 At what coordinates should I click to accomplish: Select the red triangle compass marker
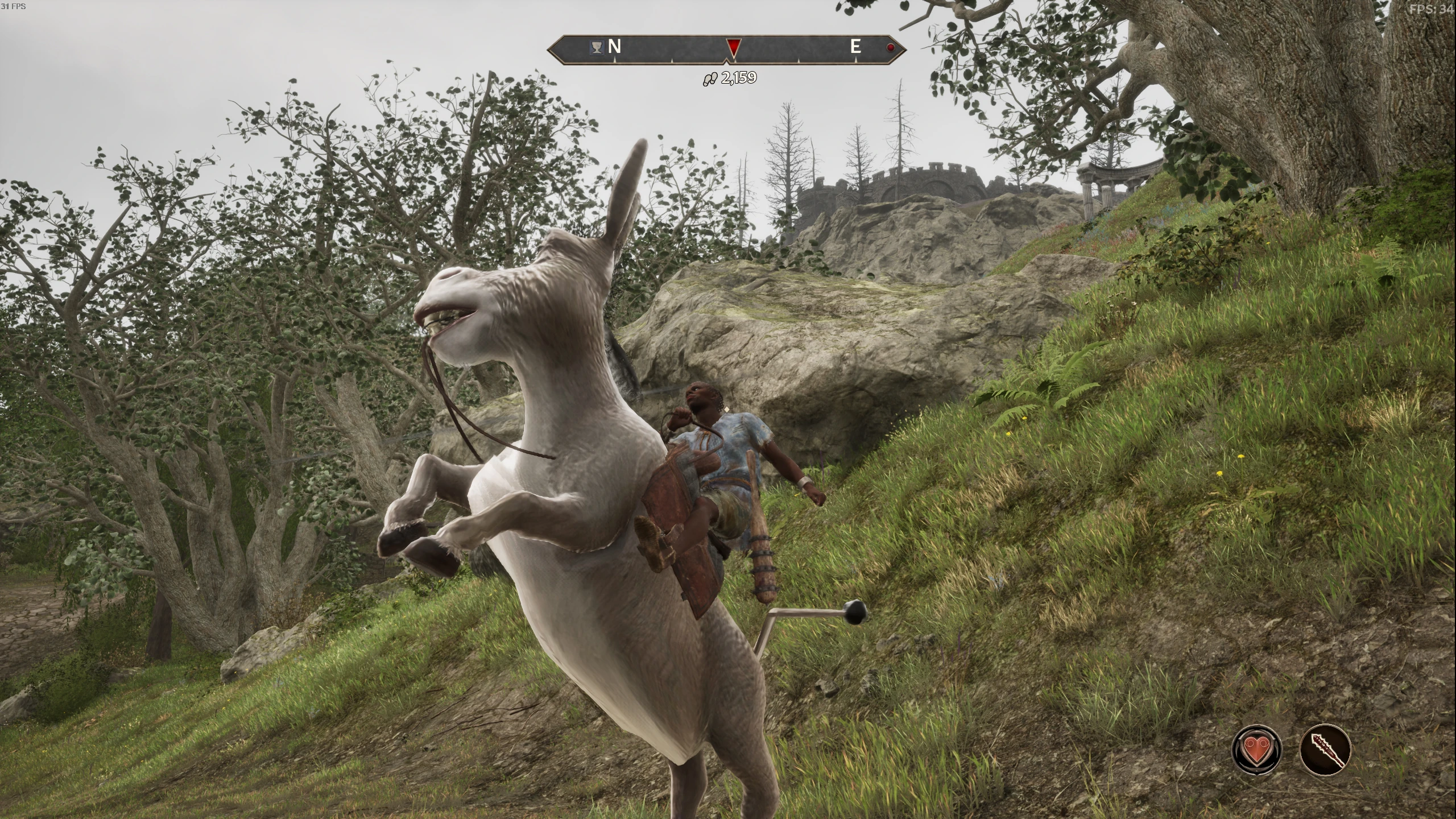tap(733, 48)
